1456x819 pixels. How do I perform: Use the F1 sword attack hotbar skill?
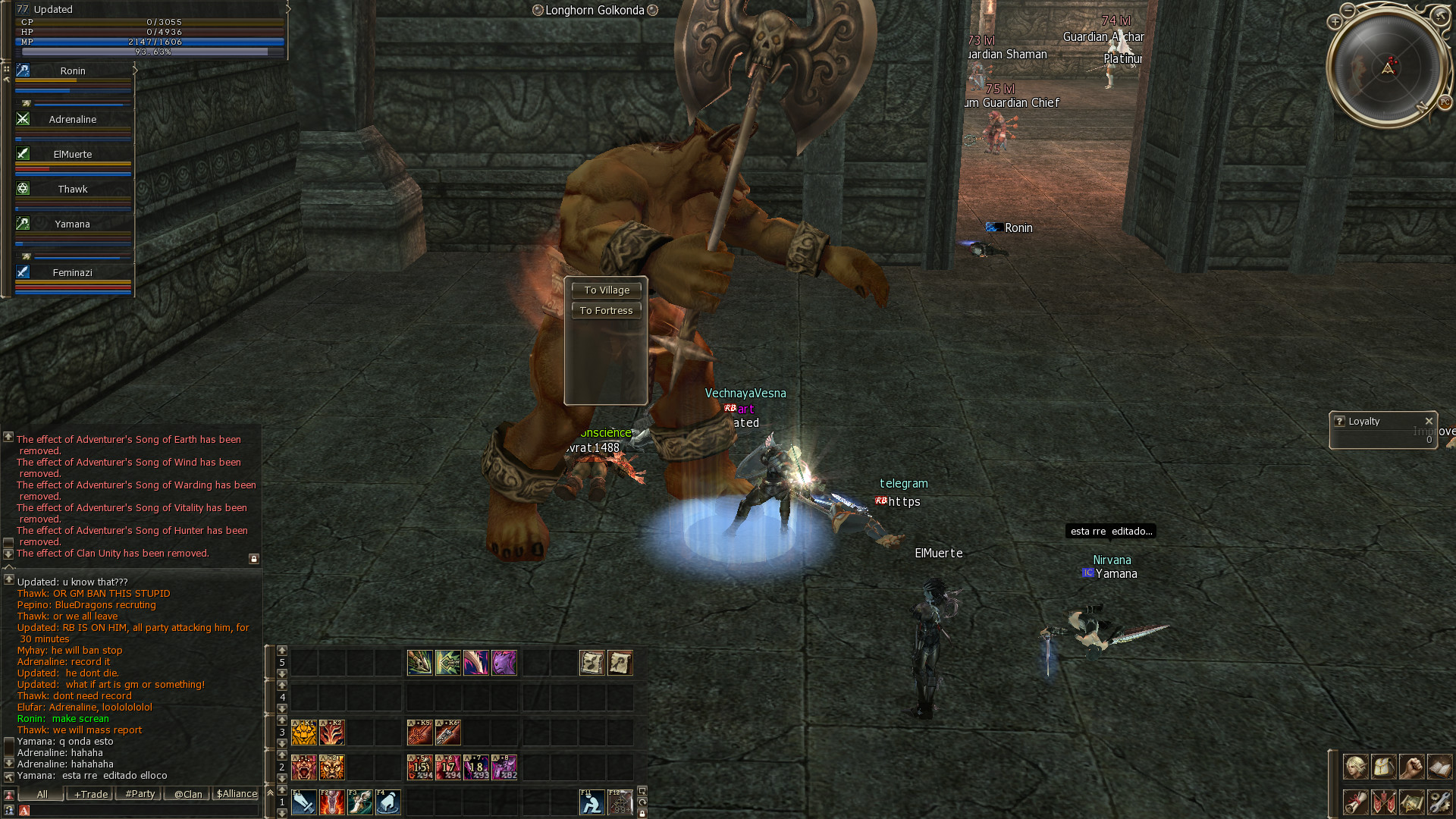(x=304, y=802)
